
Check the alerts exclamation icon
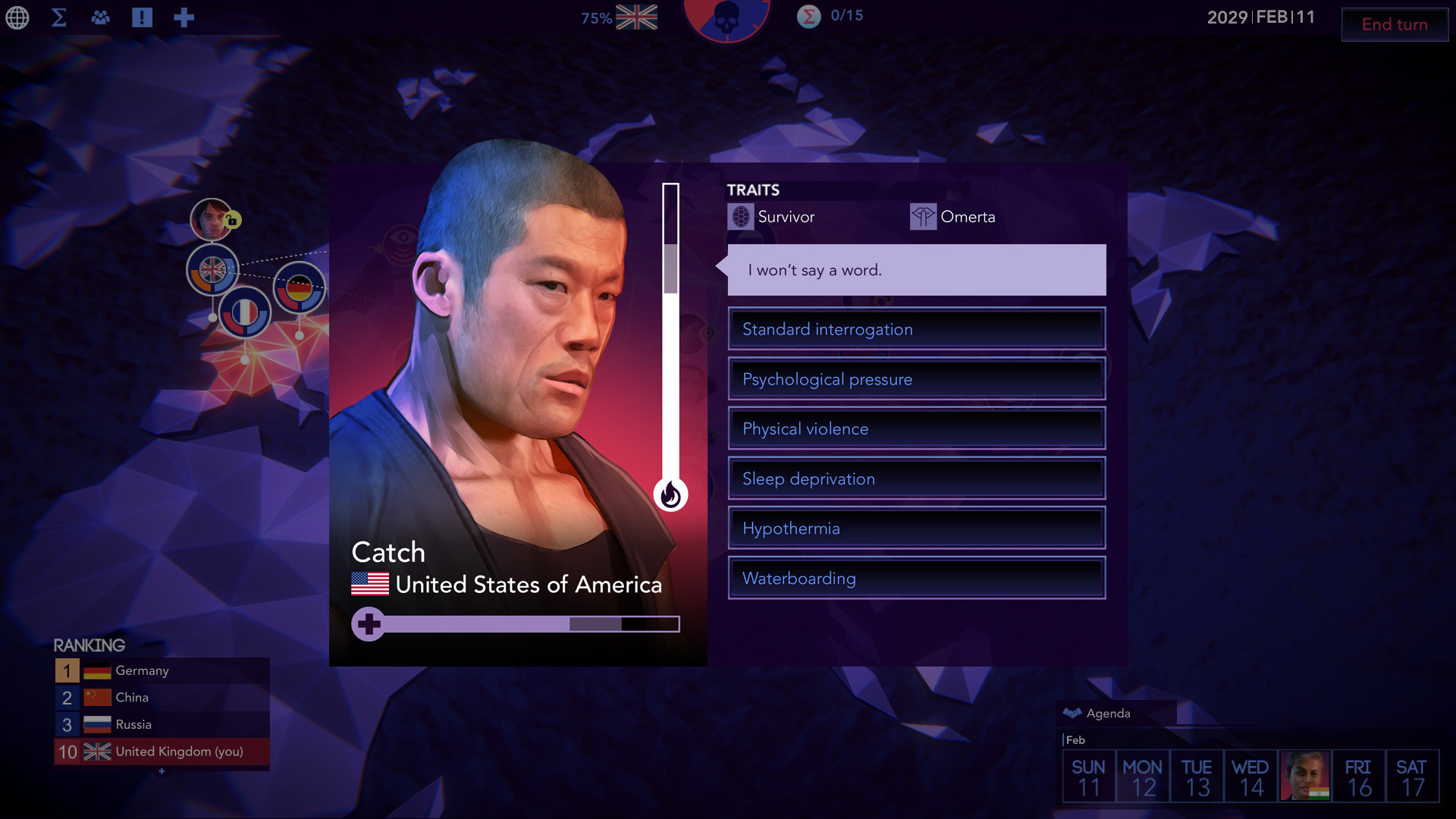click(143, 17)
